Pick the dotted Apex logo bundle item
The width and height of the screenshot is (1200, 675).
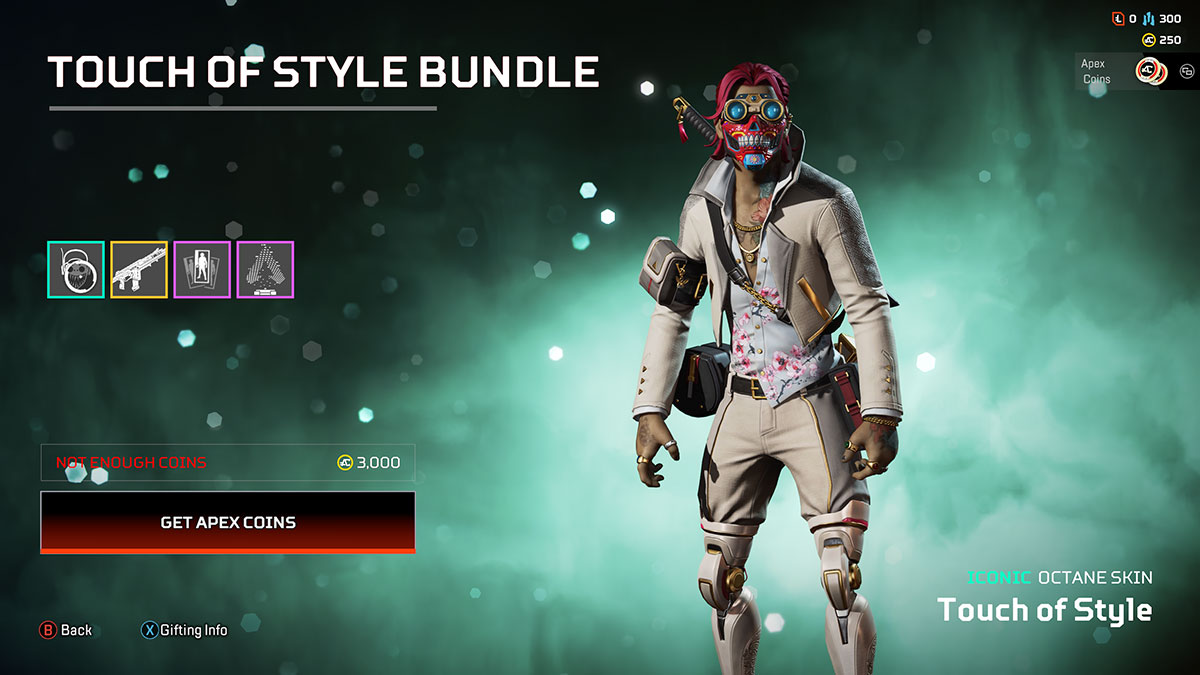pyautogui.click(x=265, y=270)
